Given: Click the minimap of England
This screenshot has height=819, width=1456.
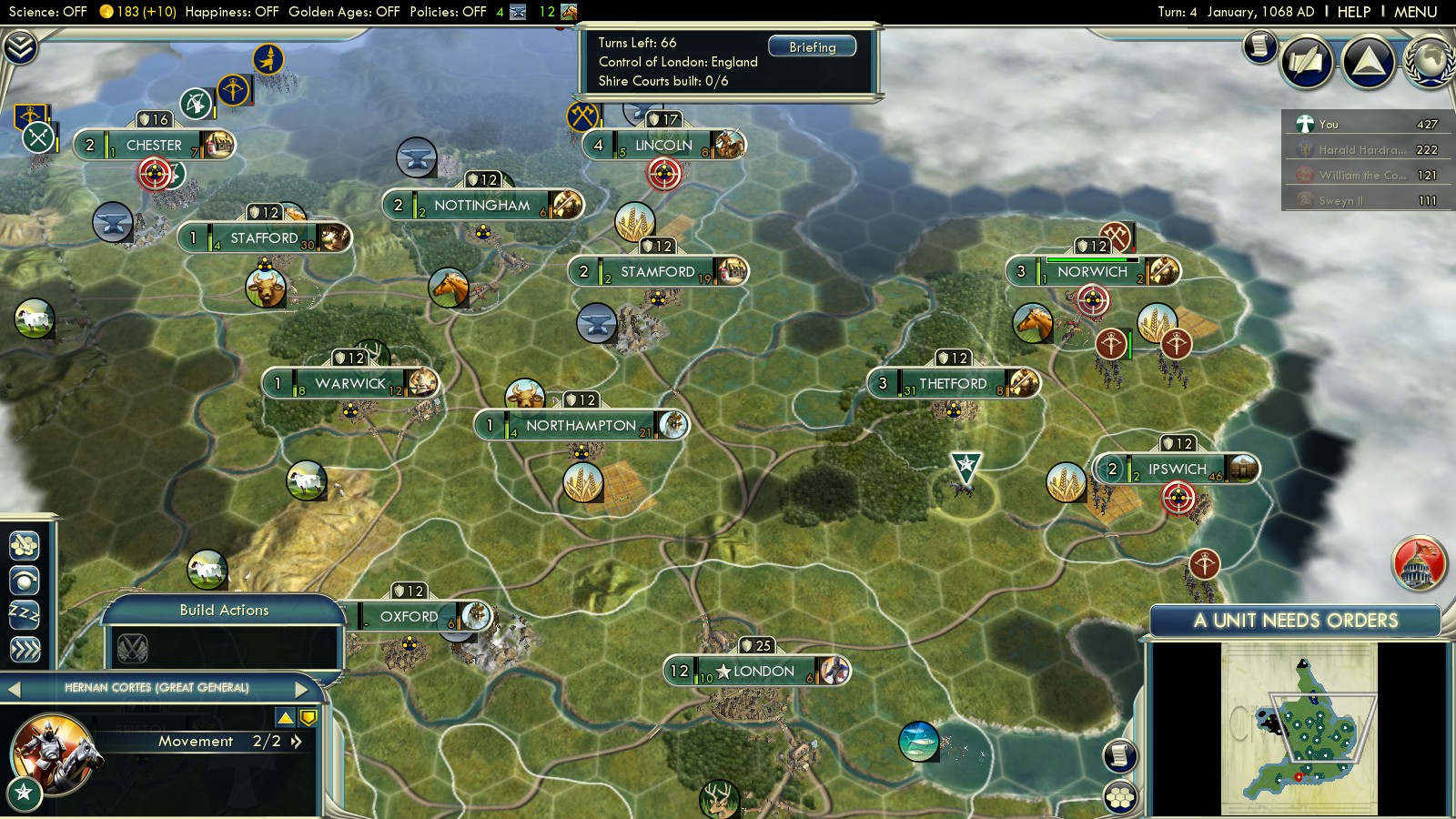Looking at the screenshot, I should point(1299,728).
